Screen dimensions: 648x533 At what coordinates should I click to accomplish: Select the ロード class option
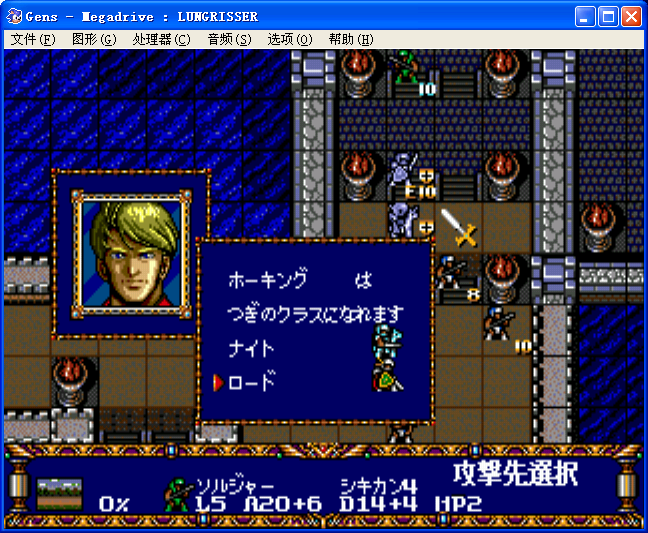pyautogui.click(x=252, y=382)
